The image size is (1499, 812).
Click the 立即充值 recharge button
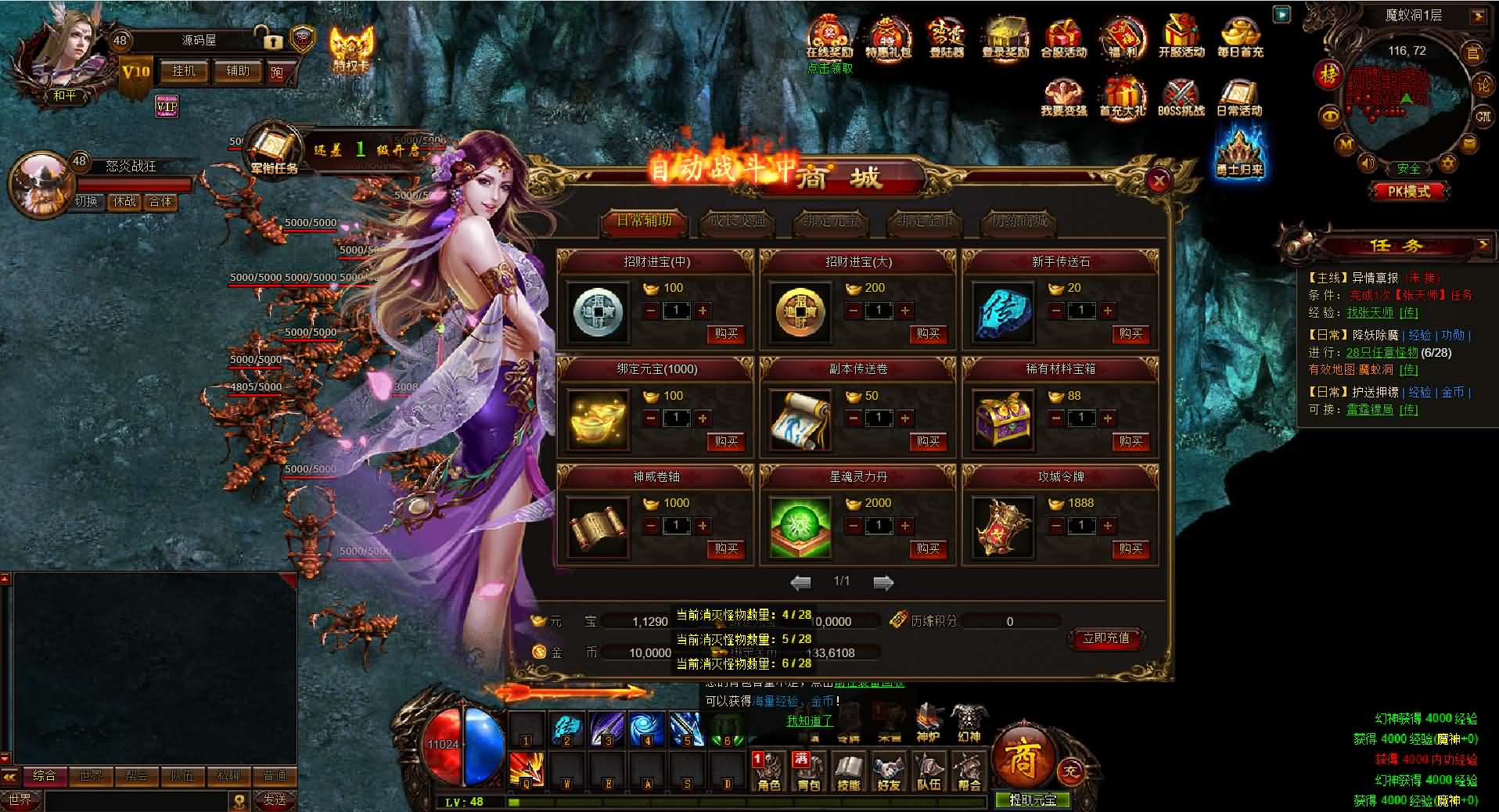[1106, 638]
